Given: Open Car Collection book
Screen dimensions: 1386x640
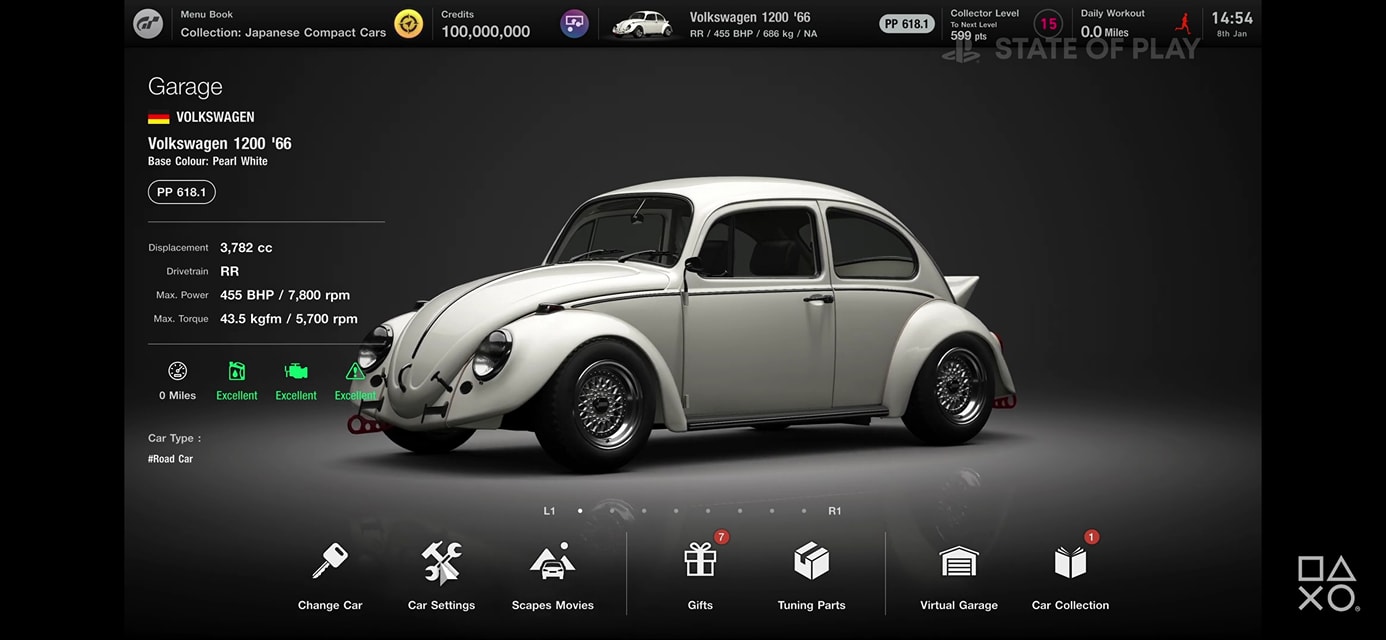Looking at the screenshot, I should pos(1070,575).
